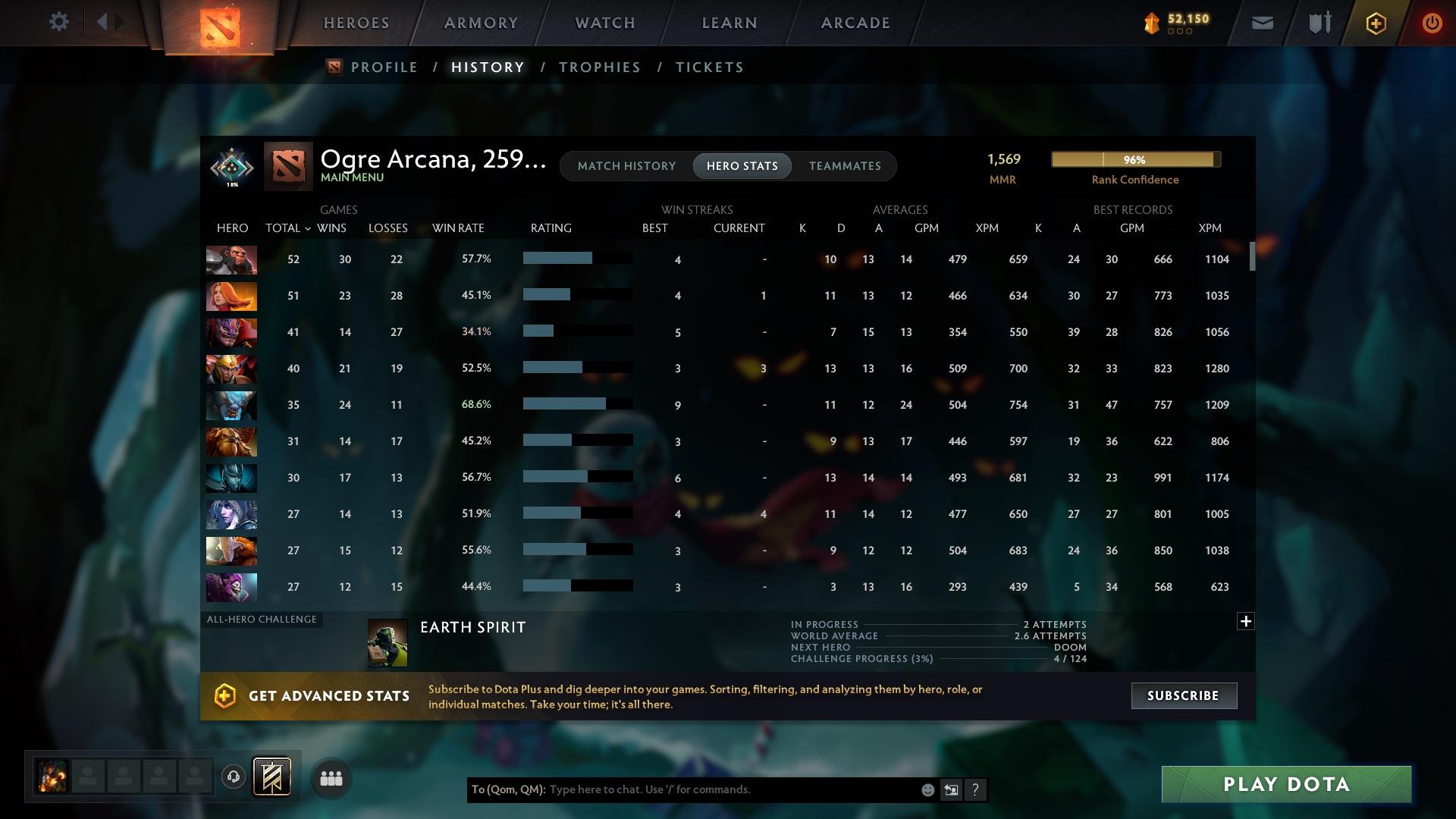
Task: Check mail via the envelope icon
Action: pos(1261,22)
